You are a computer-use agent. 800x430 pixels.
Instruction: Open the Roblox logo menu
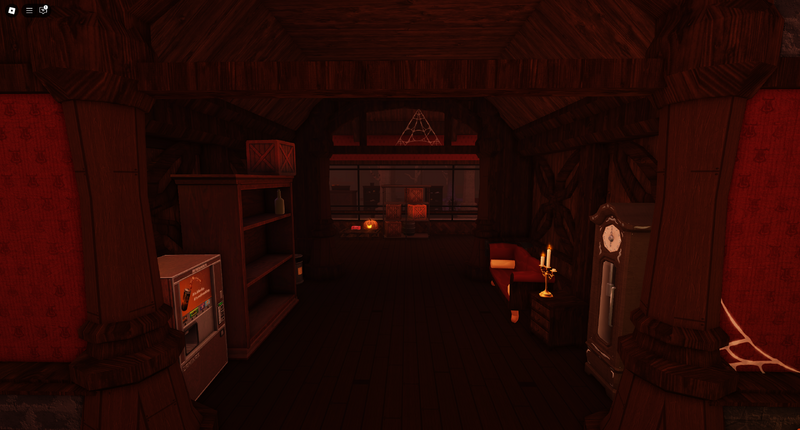12,10
